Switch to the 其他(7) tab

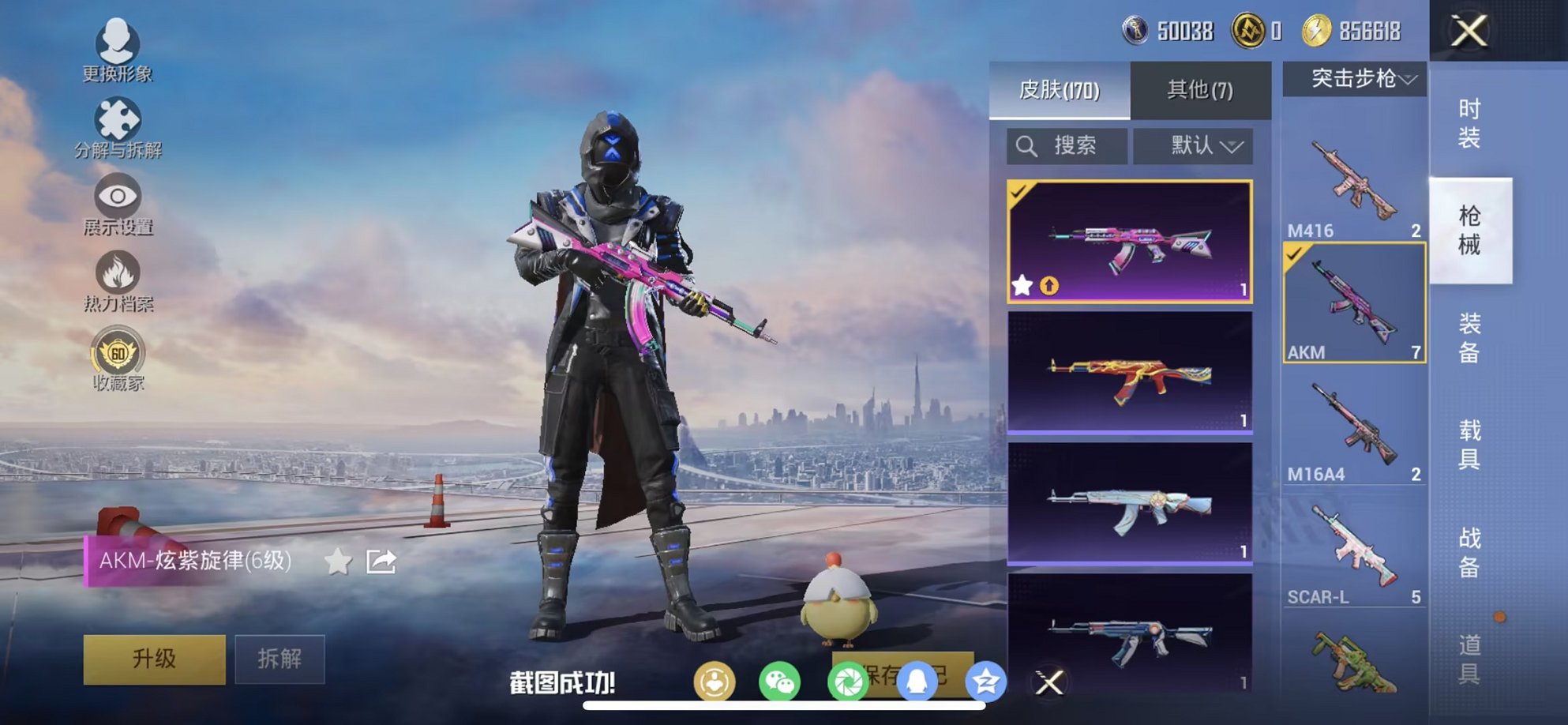[x=1200, y=91]
